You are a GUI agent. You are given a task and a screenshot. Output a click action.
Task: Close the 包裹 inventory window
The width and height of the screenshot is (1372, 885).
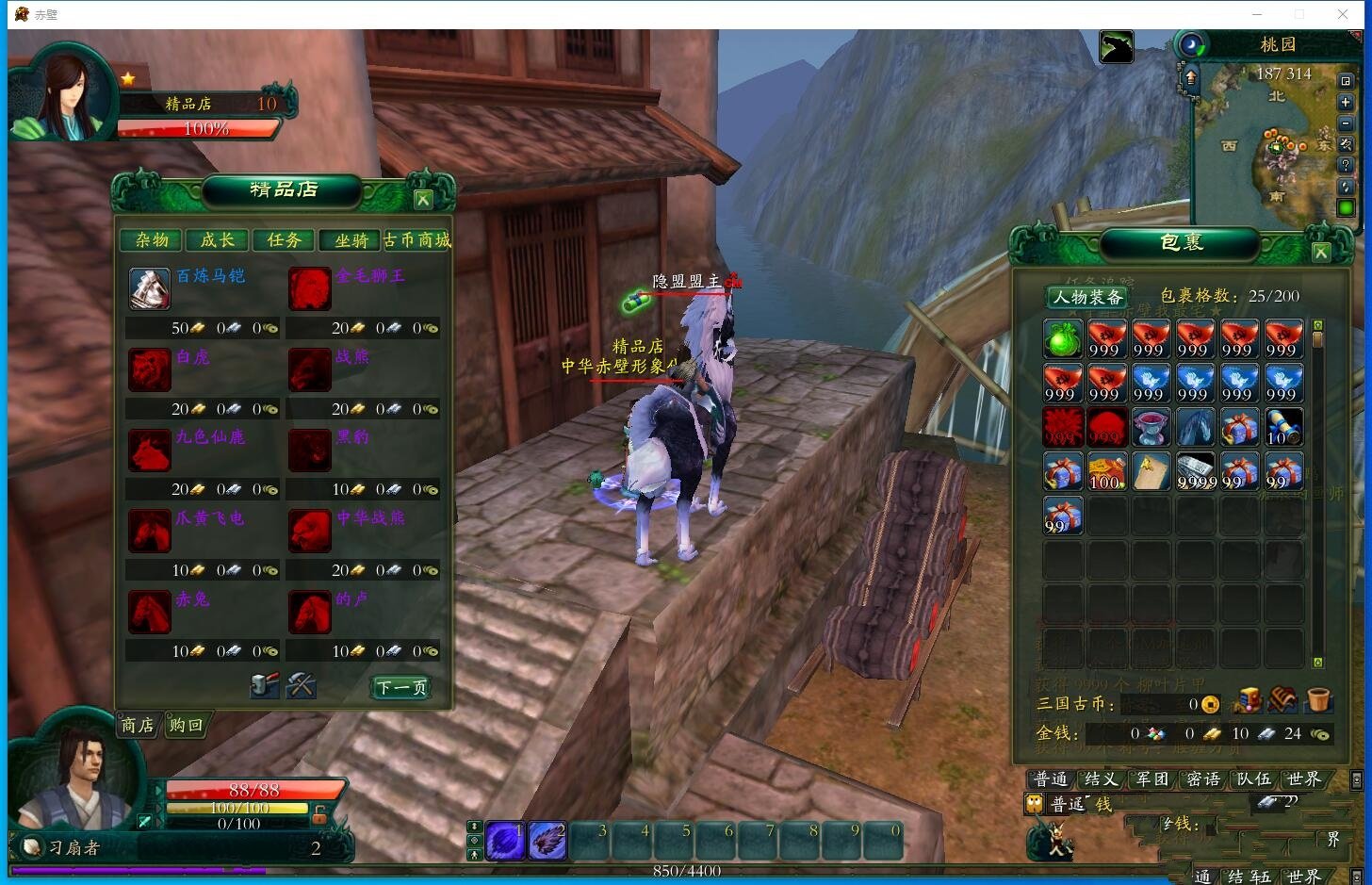click(1321, 252)
